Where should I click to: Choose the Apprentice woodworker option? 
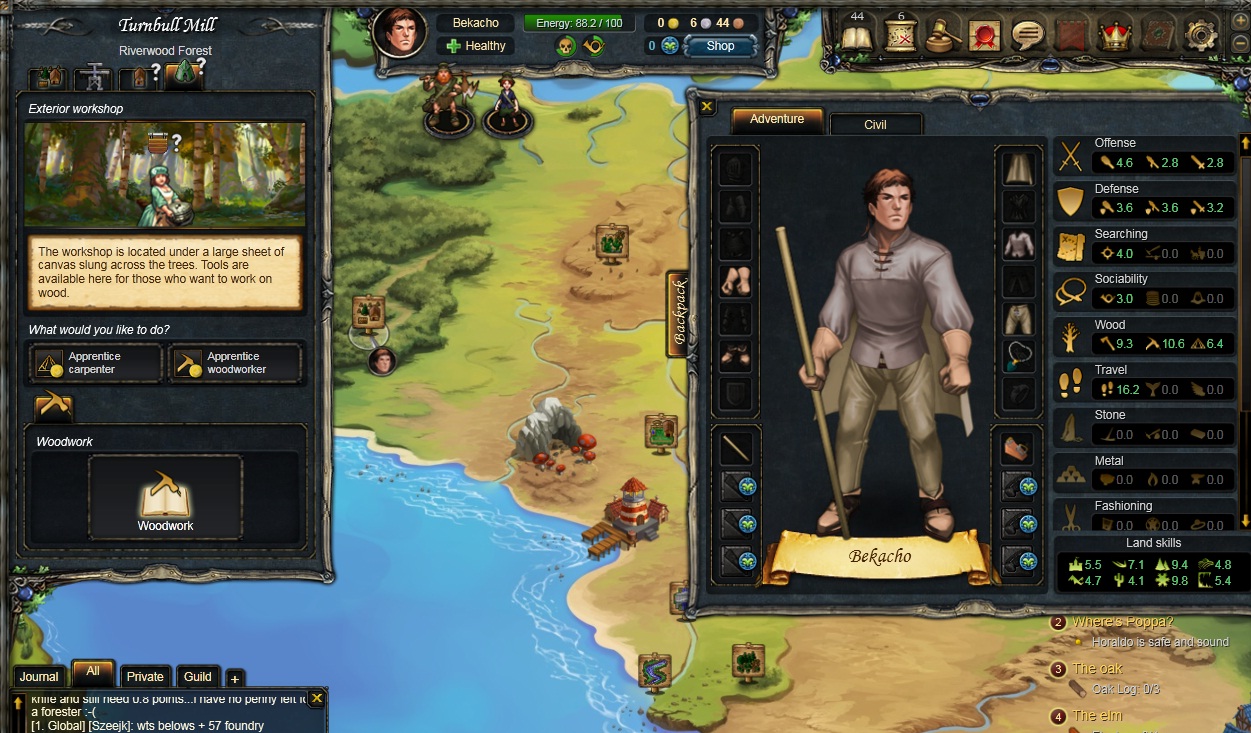click(235, 363)
